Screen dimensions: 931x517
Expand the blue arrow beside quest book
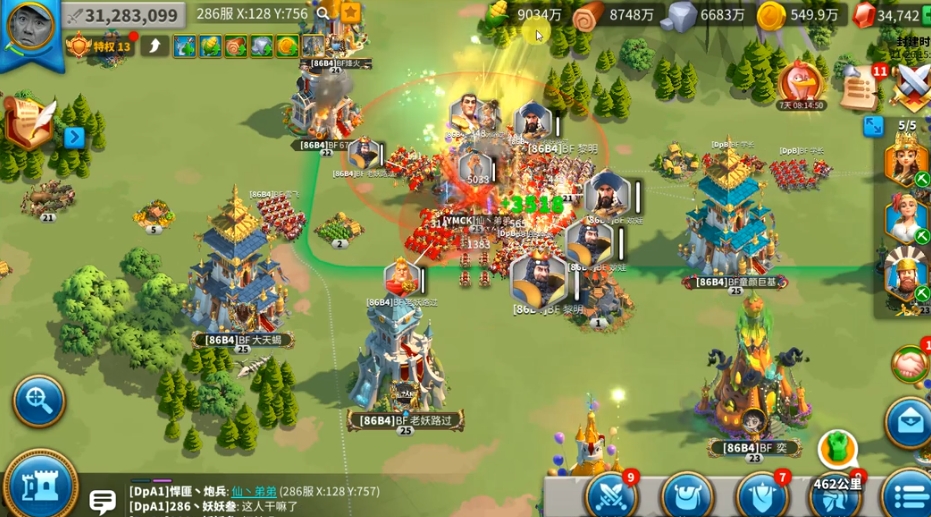(74, 137)
